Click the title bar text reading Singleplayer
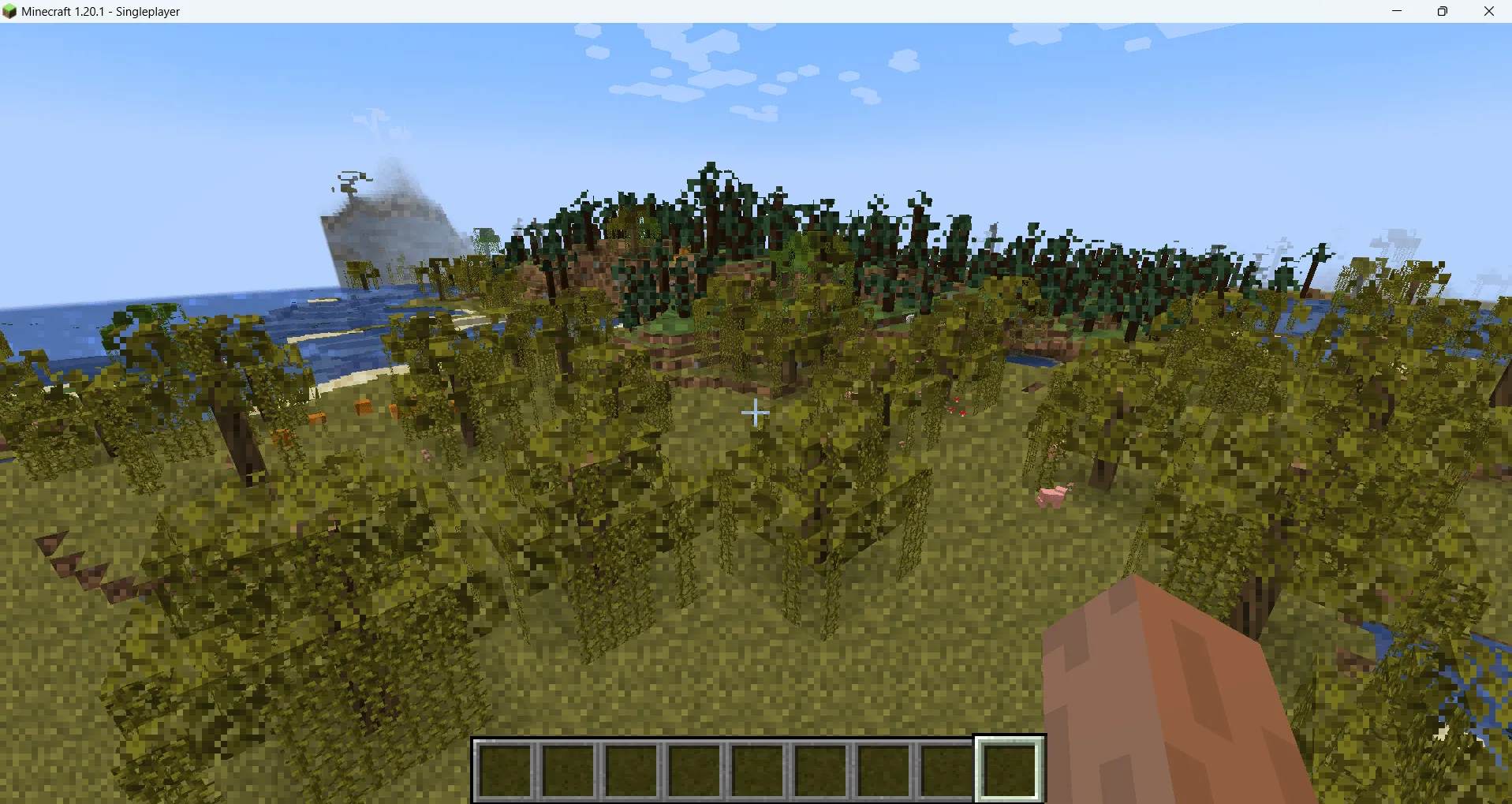The image size is (1512, 804). (147, 11)
